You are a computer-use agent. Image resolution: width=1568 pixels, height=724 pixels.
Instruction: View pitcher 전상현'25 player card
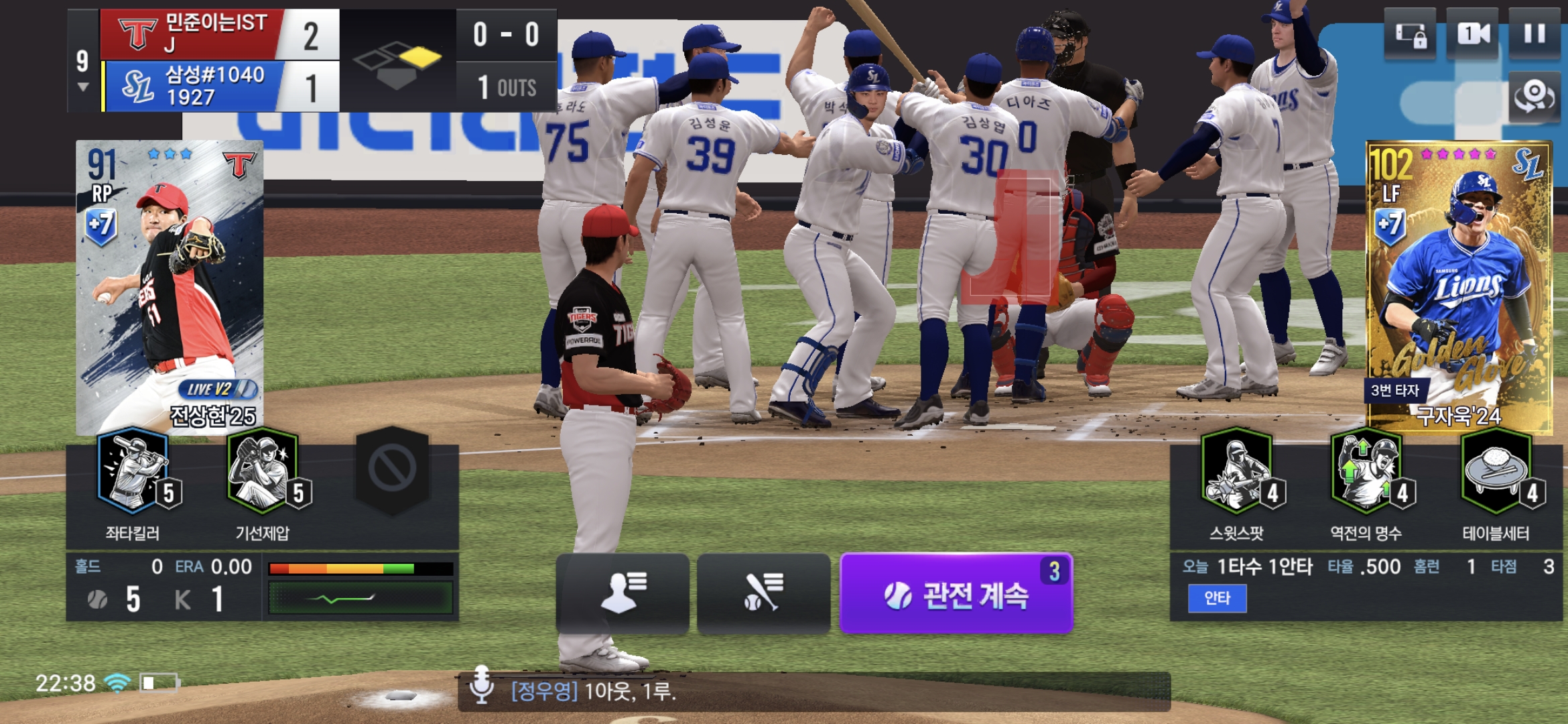click(170, 287)
